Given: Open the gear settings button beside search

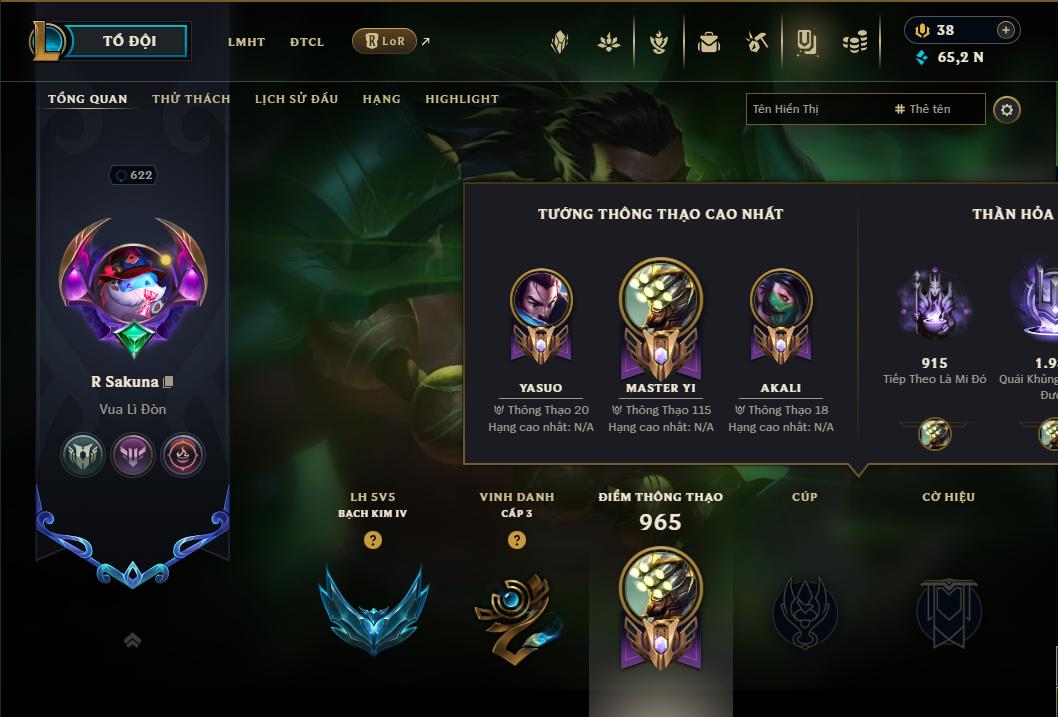Looking at the screenshot, I should click(1007, 109).
